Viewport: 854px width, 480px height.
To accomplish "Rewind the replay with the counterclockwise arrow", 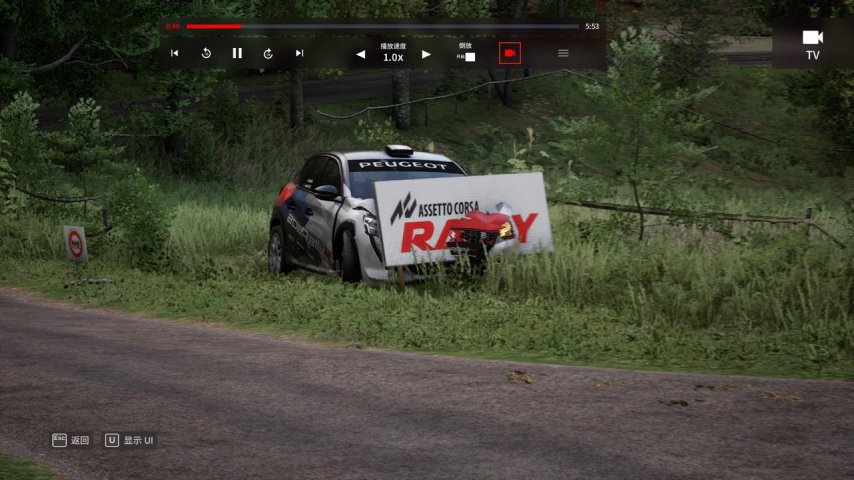I will (206, 53).
